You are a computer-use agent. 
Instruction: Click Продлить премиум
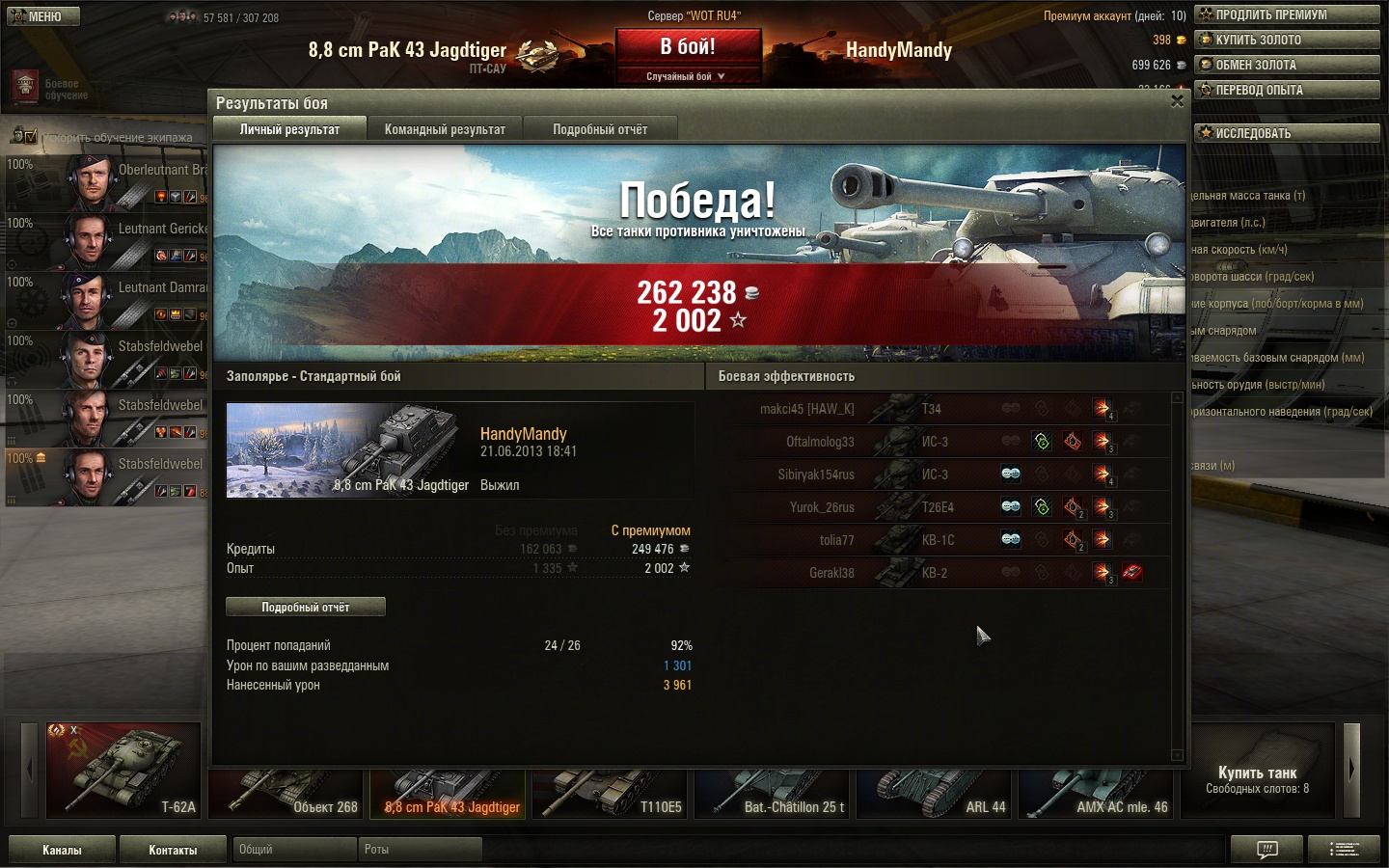point(1287,14)
